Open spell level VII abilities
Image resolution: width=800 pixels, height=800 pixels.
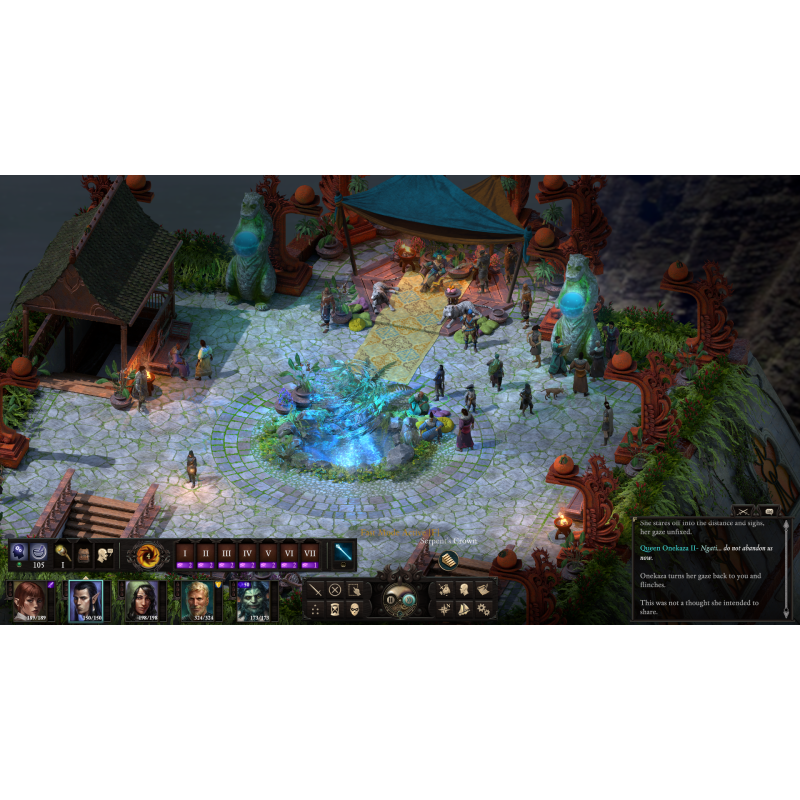tap(310, 555)
